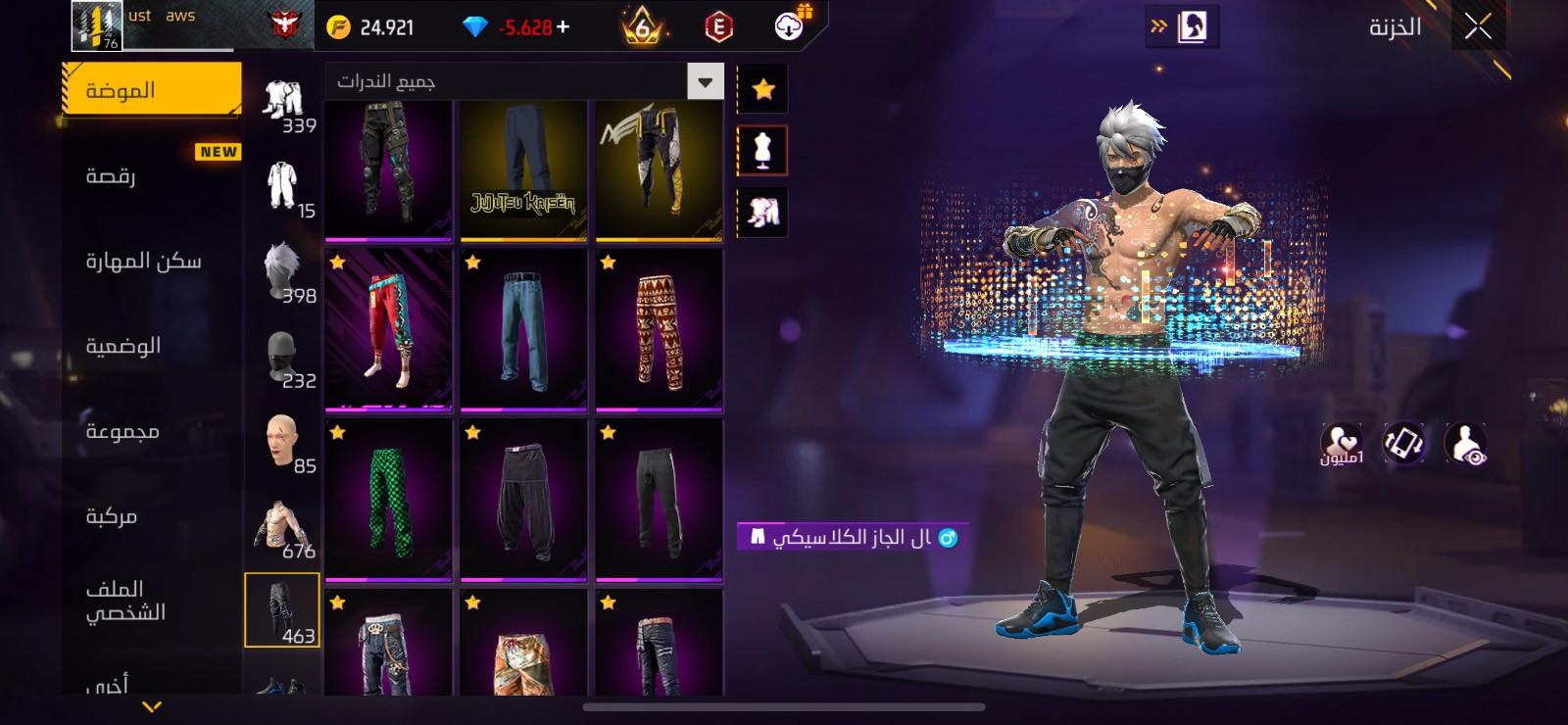
Task: Select the سكن المهارة skill skin tab
Action: tap(152, 261)
